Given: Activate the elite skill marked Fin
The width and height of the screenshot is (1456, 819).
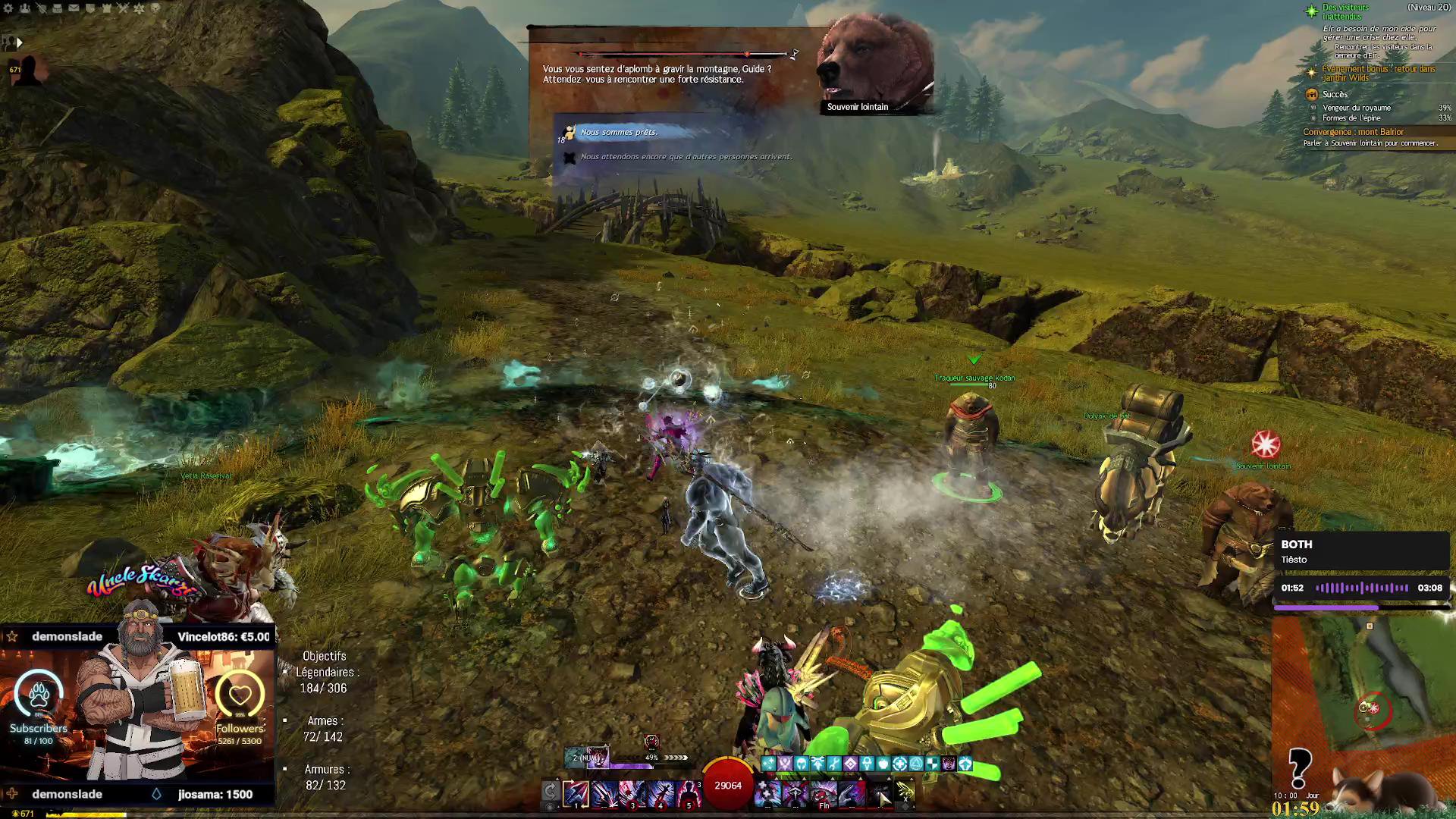Looking at the screenshot, I should 824,794.
